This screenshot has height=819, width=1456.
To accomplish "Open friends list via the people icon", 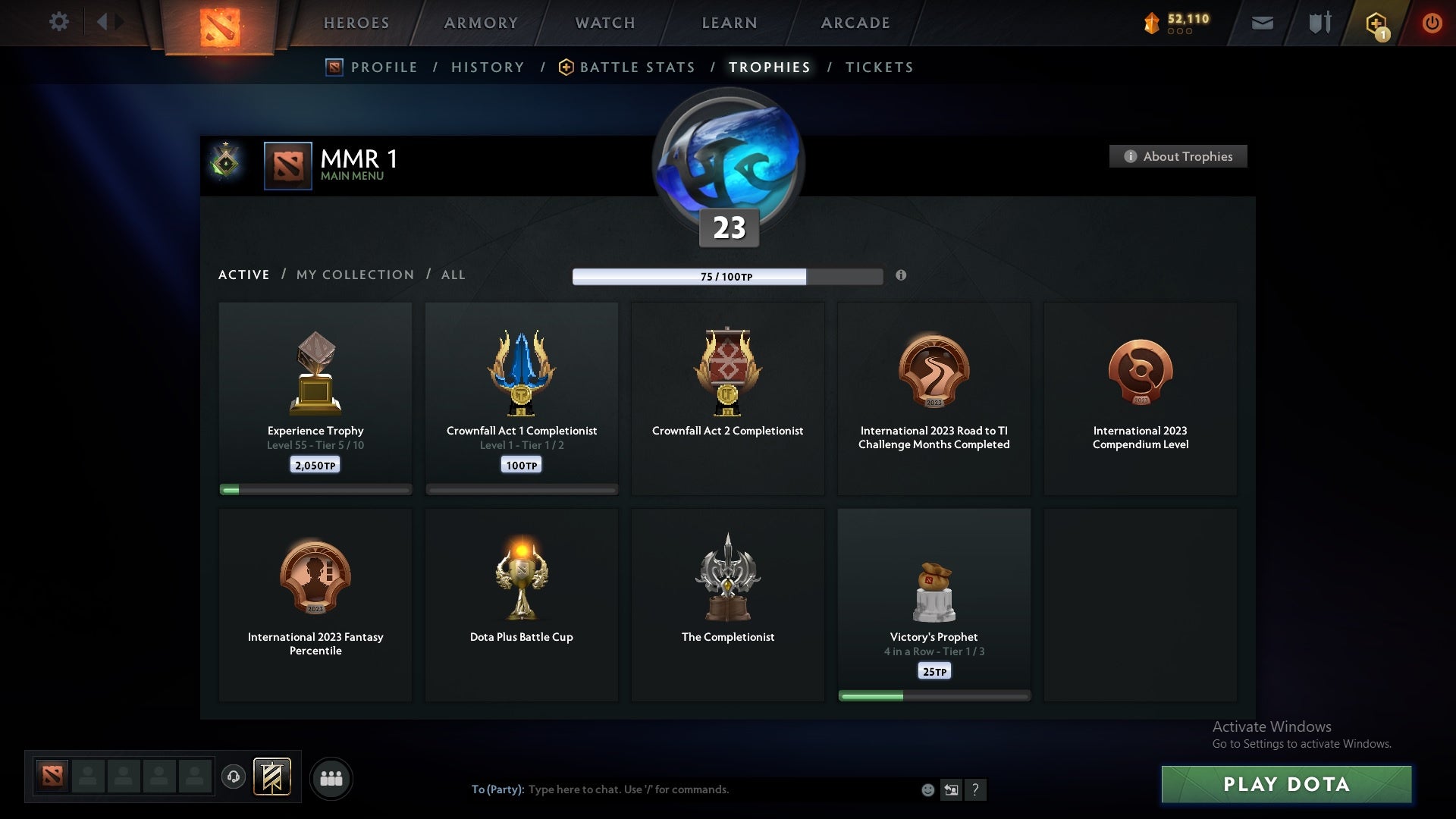I will click(x=331, y=778).
